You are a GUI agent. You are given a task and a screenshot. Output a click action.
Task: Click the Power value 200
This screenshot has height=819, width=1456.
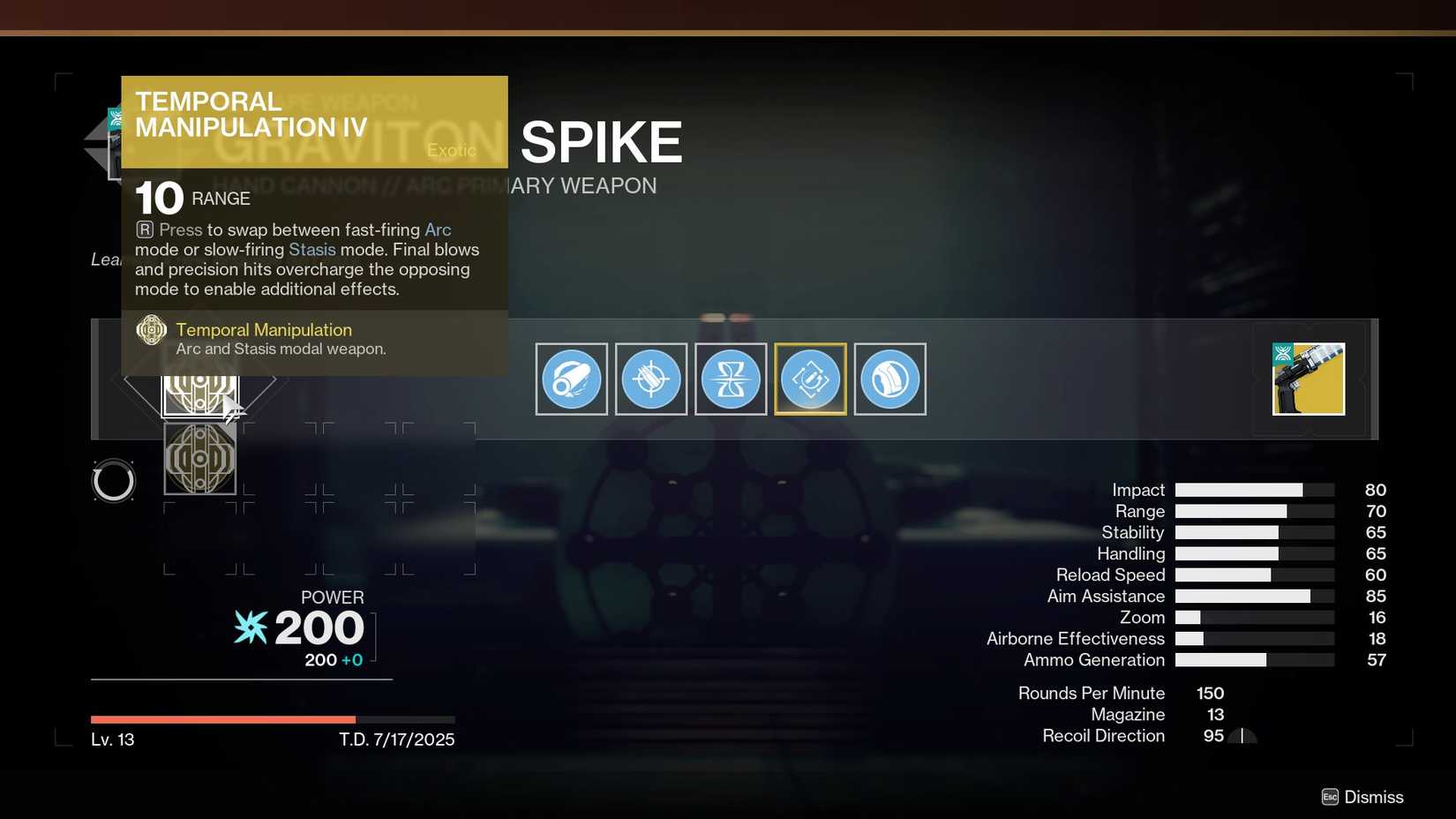point(319,627)
